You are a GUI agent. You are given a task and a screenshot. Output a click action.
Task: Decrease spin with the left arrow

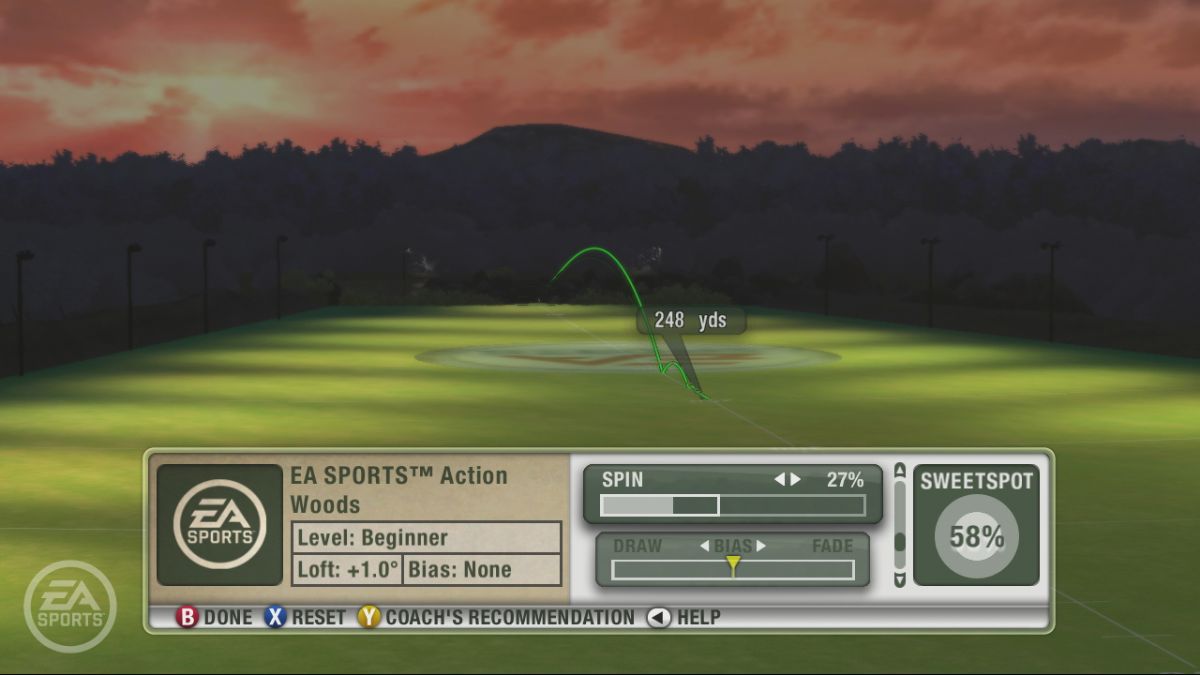pyautogui.click(x=779, y=480)
